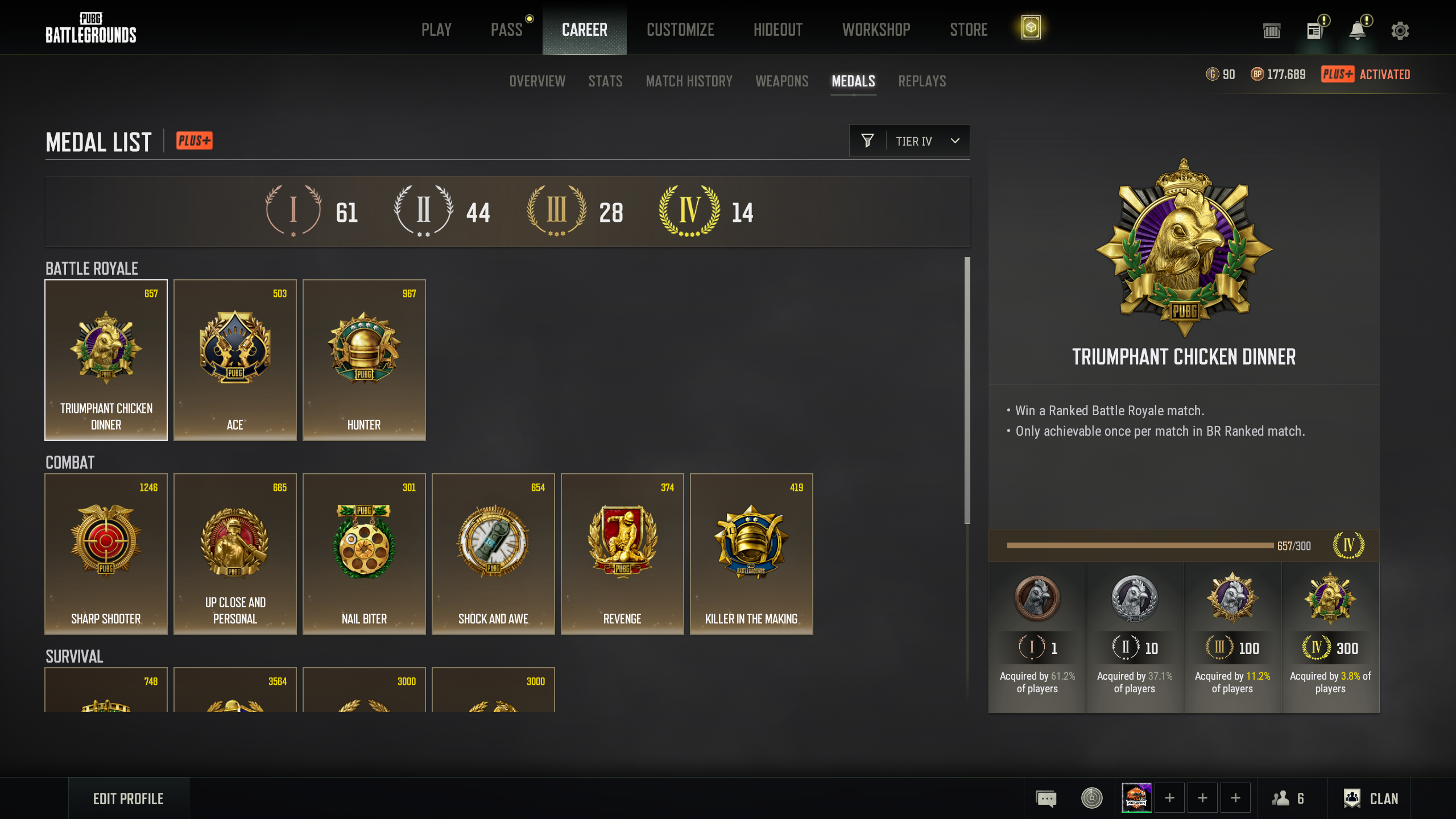This screenshot has width=1456, height=819.
Task: Open the notifications bell
Action: [x=1358, y=31]
